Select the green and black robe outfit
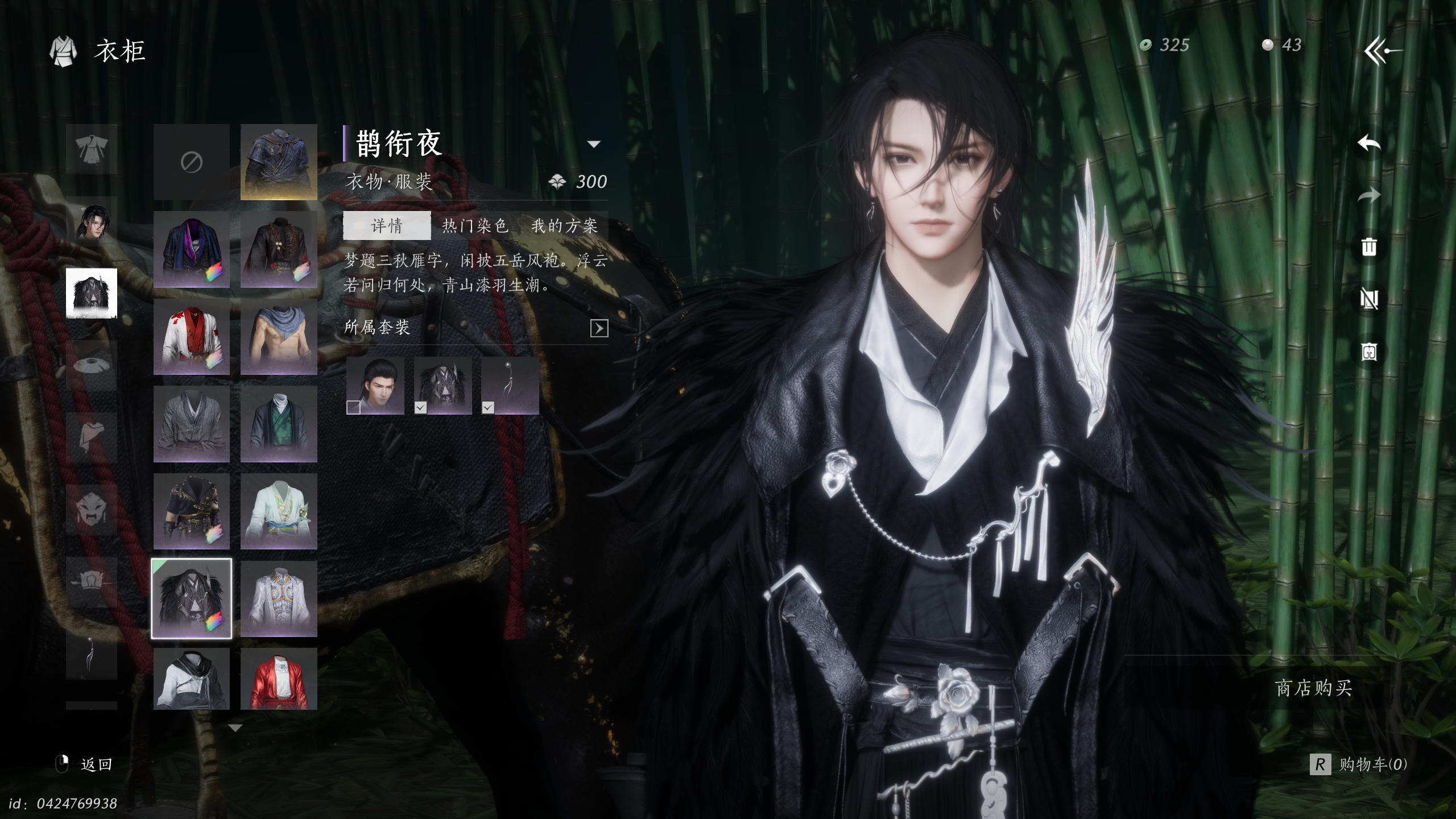Image resolution: width=1456 pixels, height=819 pixels. (x=279, y=424)
